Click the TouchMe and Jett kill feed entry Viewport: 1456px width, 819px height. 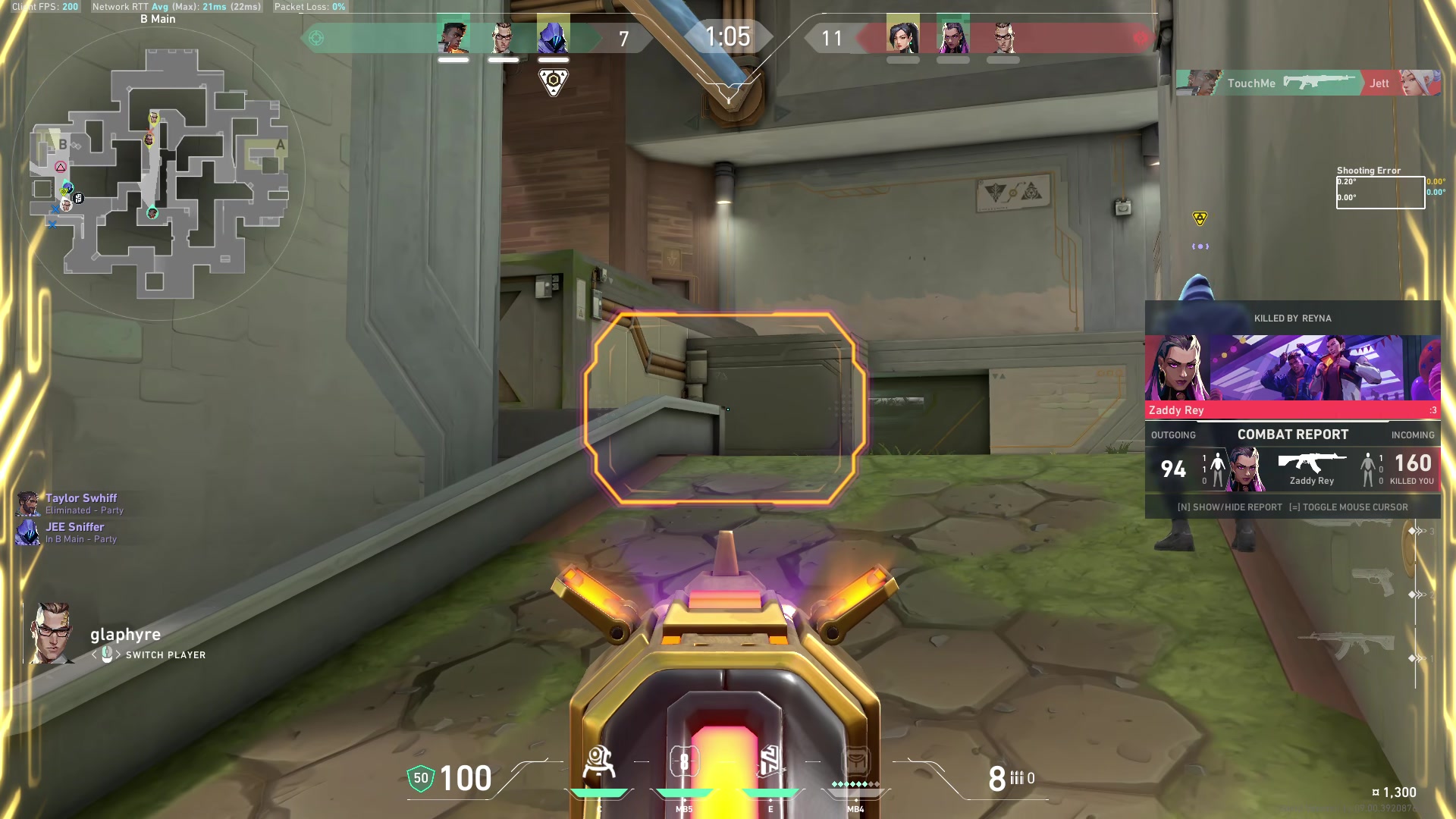(x=1307, y=83)
